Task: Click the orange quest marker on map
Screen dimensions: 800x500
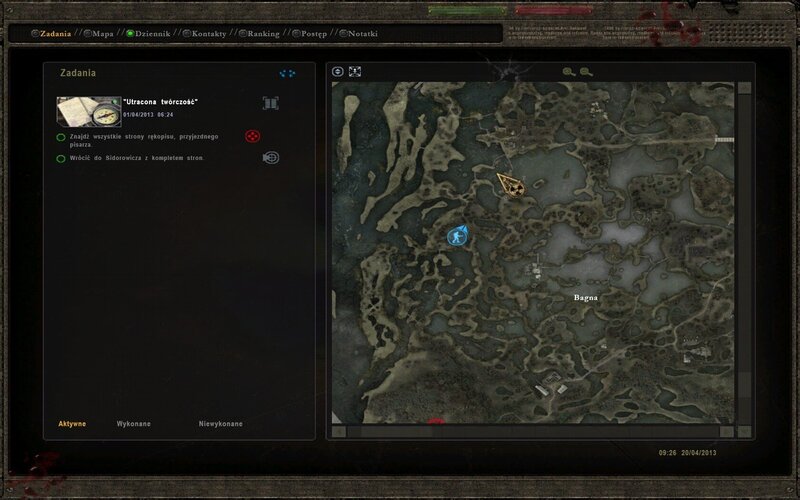Action: pos(512,184)
